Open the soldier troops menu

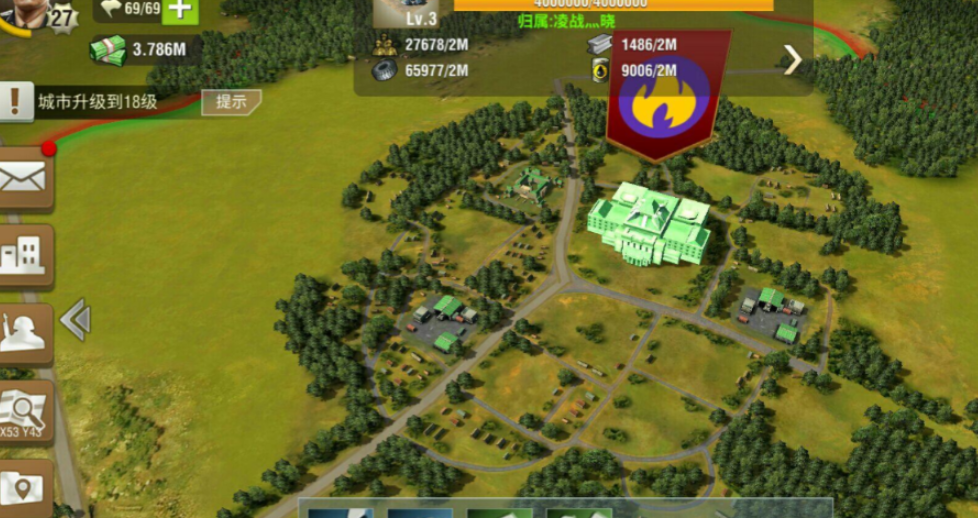pyautogui.click(x=24, y=333)
